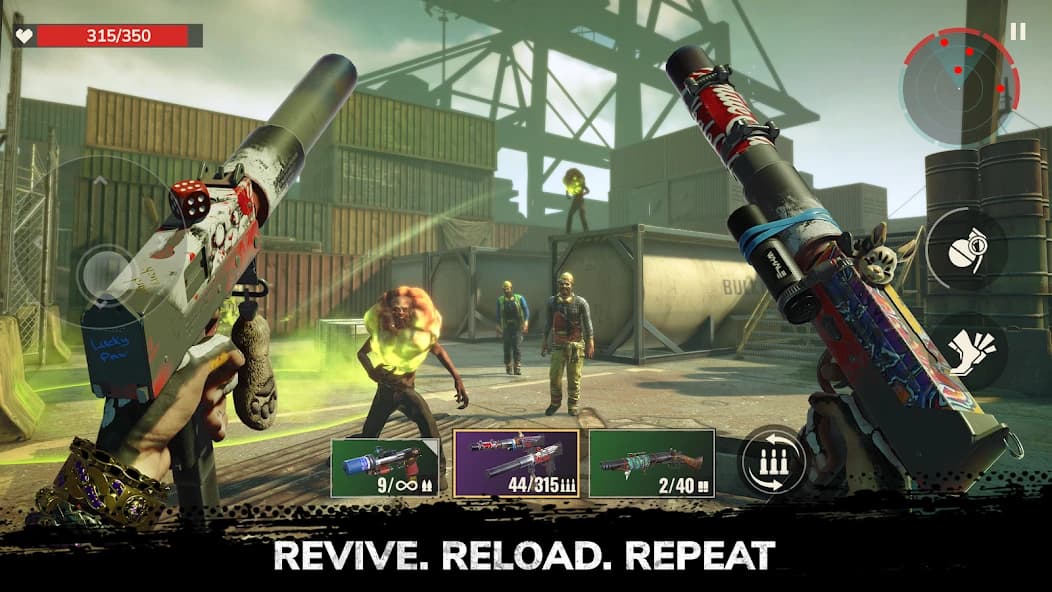
Task: Activate the melee kick button
Action: 966,353
